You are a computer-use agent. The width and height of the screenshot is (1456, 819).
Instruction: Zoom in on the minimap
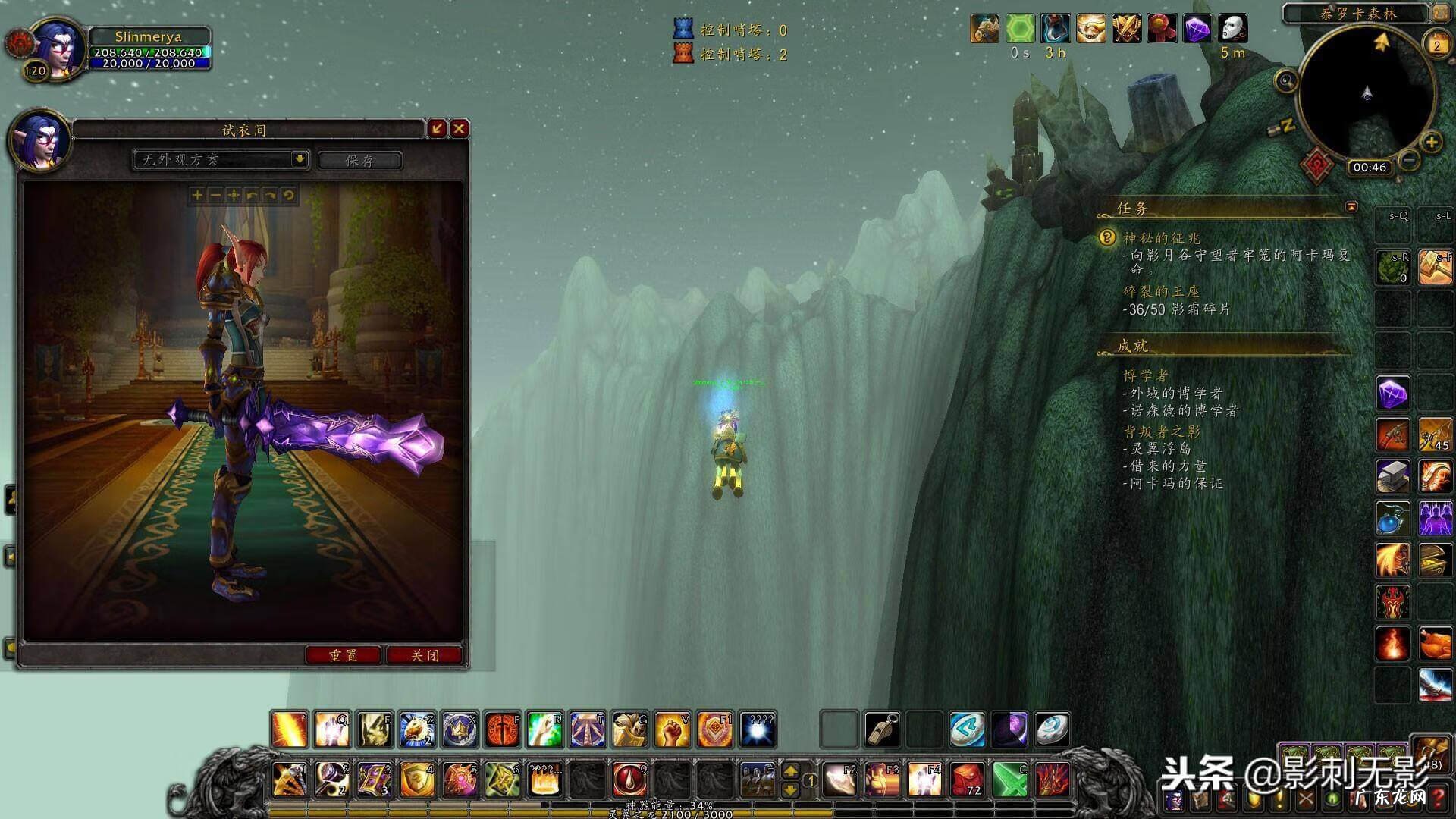[x=1431, y=142]
